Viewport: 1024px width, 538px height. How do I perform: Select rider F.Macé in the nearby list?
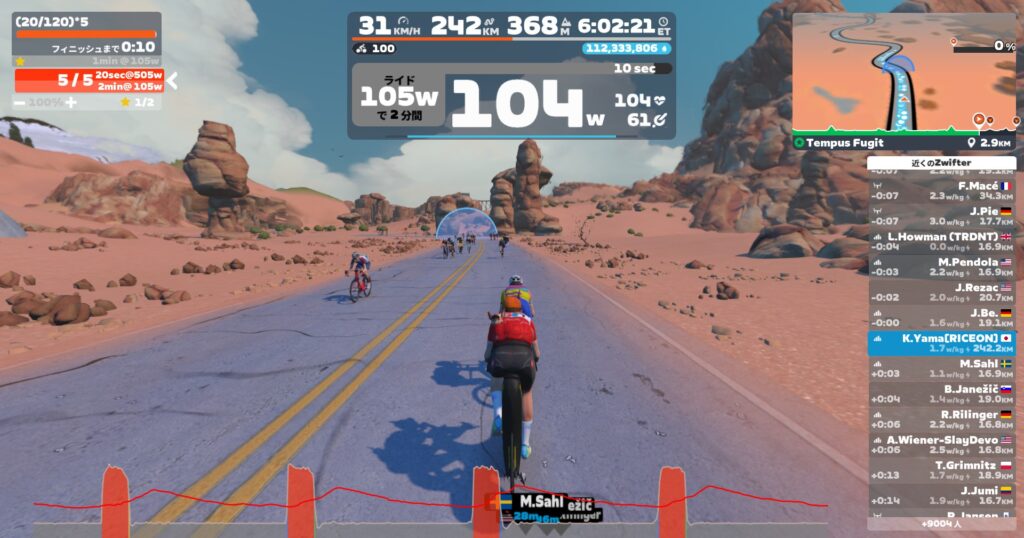[942, 192]
